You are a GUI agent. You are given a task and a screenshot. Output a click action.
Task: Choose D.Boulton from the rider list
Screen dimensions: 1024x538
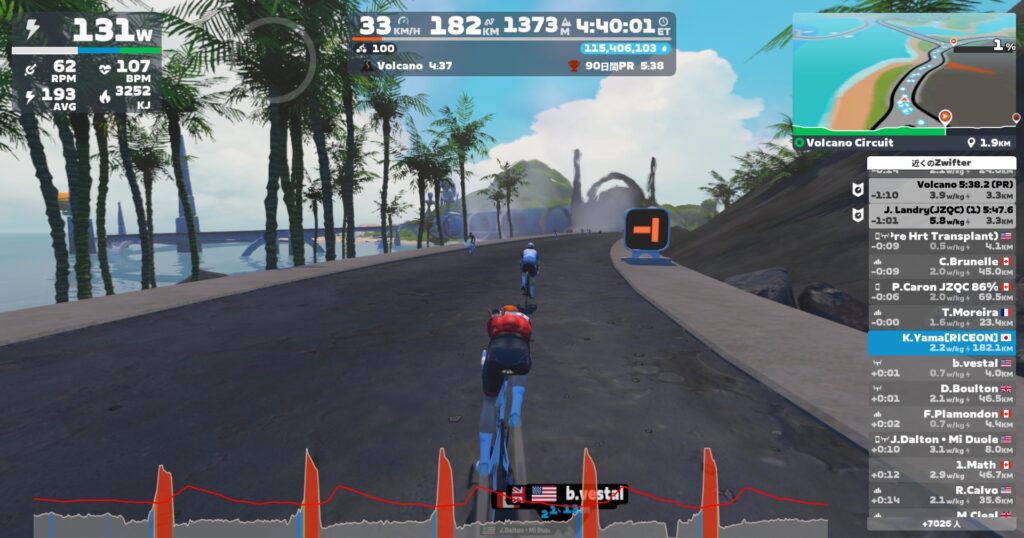point(941,394)
